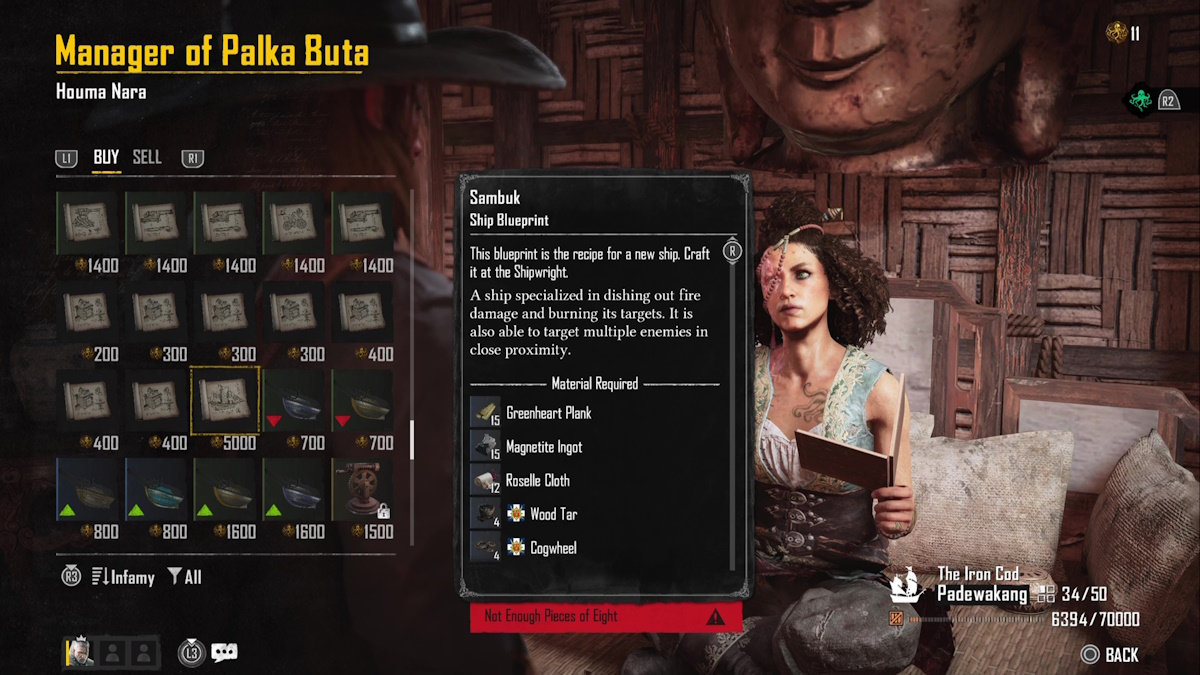1200x675 pixels.
Task: Click the shop item list scrollbar
Action: (411, 436)
